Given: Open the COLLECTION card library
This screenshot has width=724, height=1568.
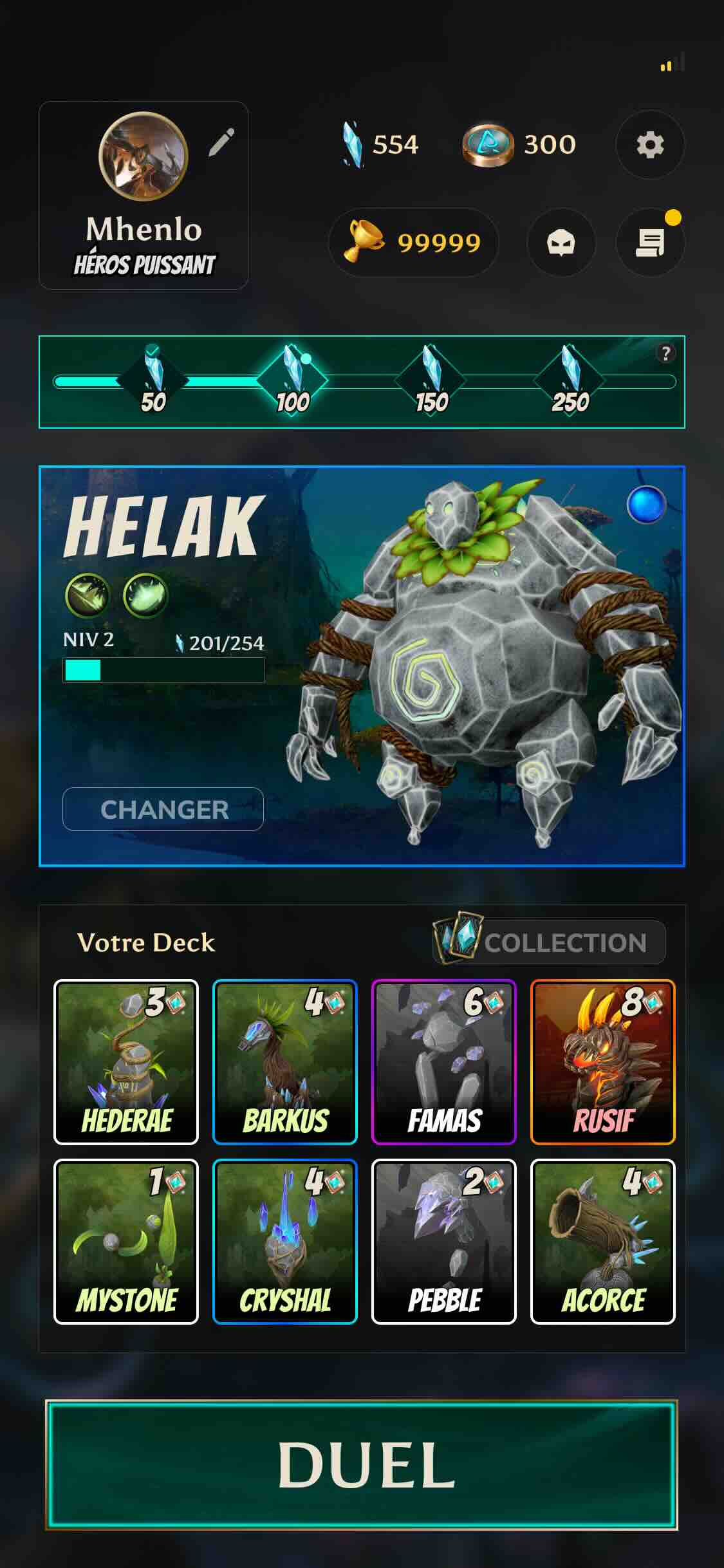Looking at the screenshot, I should (x=549, y=942).
